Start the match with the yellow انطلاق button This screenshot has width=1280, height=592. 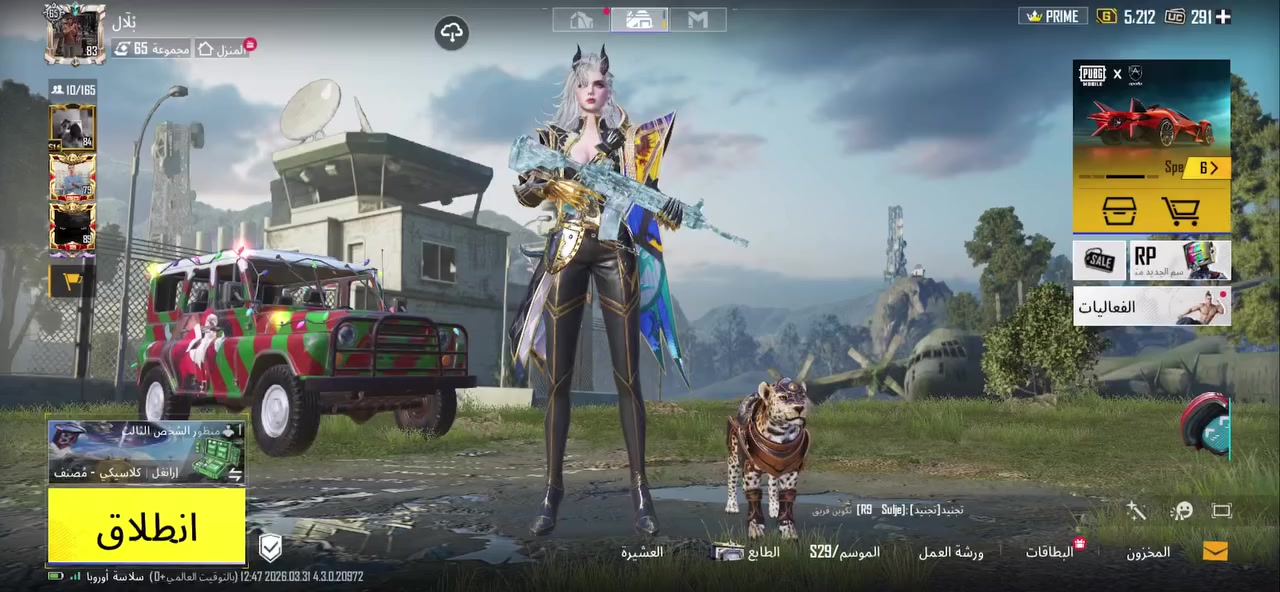click(147, 528)
